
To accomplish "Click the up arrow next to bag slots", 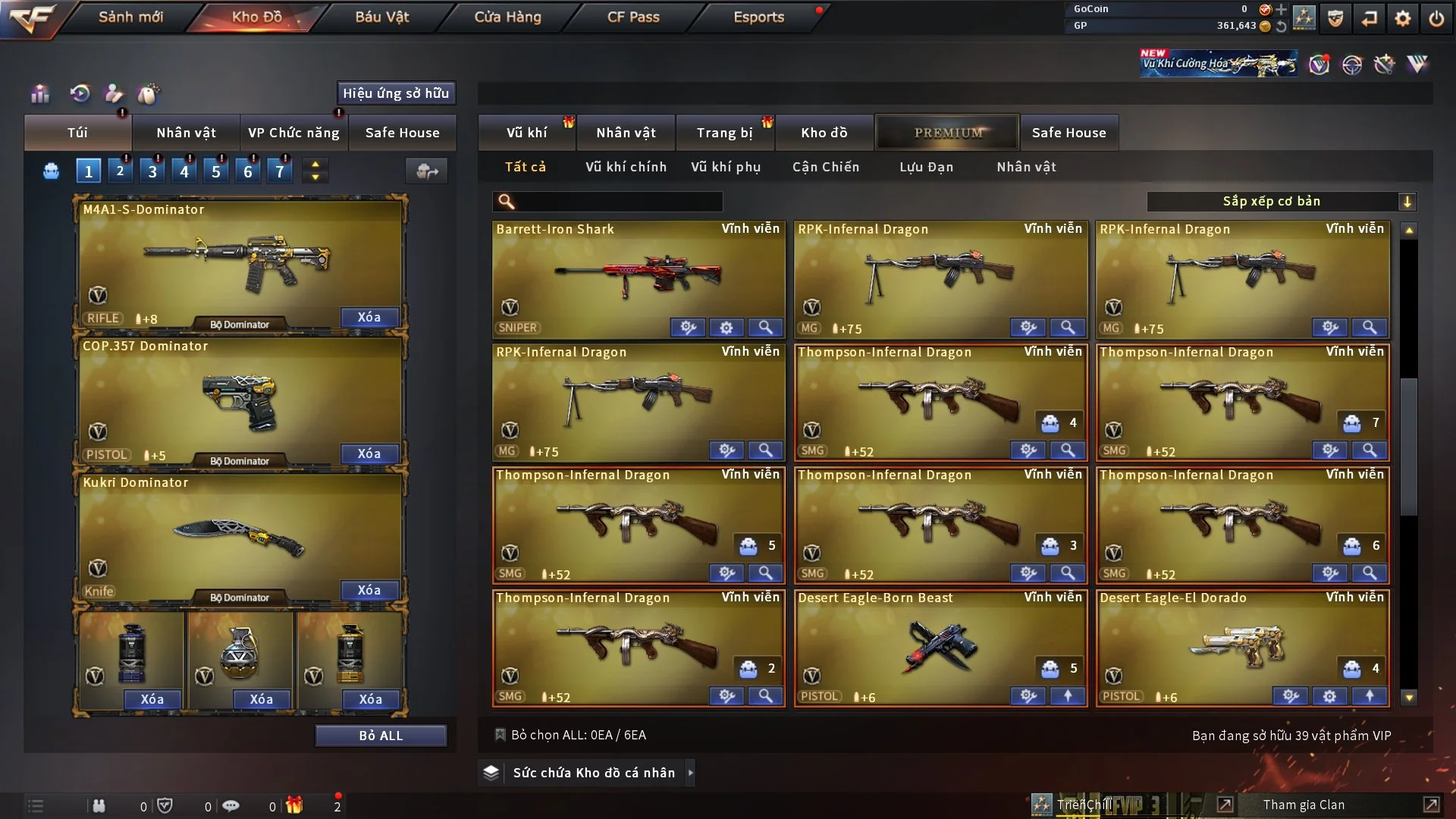I will coord(315,163).
